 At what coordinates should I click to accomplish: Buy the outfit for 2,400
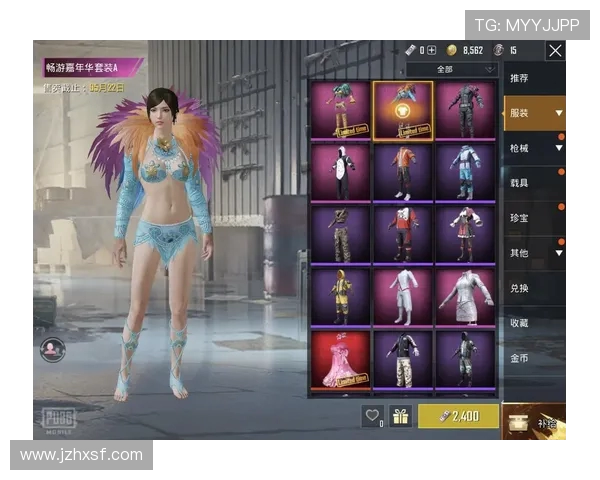pyautogui.click(x=459, y=416)
